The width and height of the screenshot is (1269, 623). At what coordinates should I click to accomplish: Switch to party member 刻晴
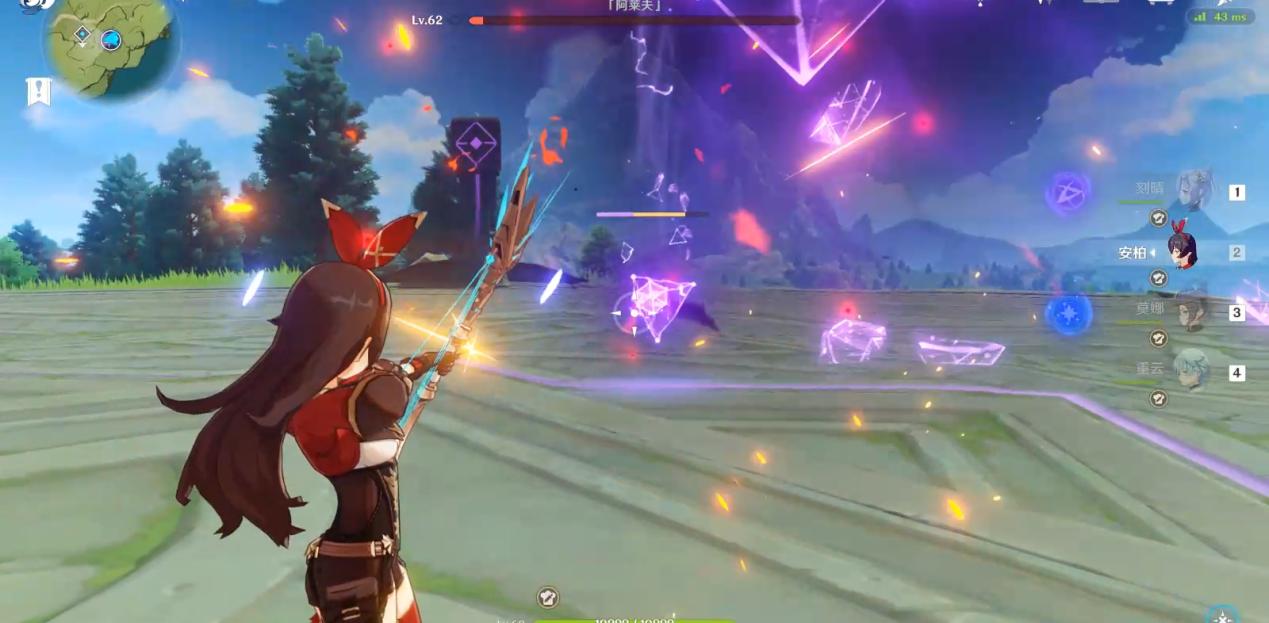tap(1192, 190)
